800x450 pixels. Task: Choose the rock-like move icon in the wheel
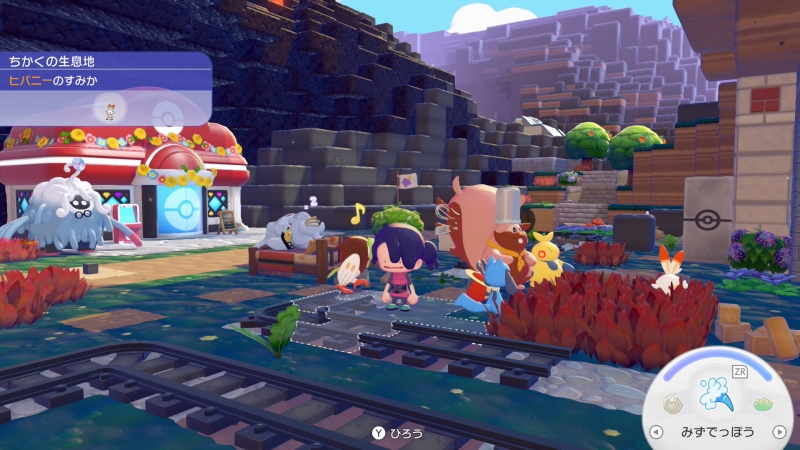pyautogui.click(x=673, y=404)
